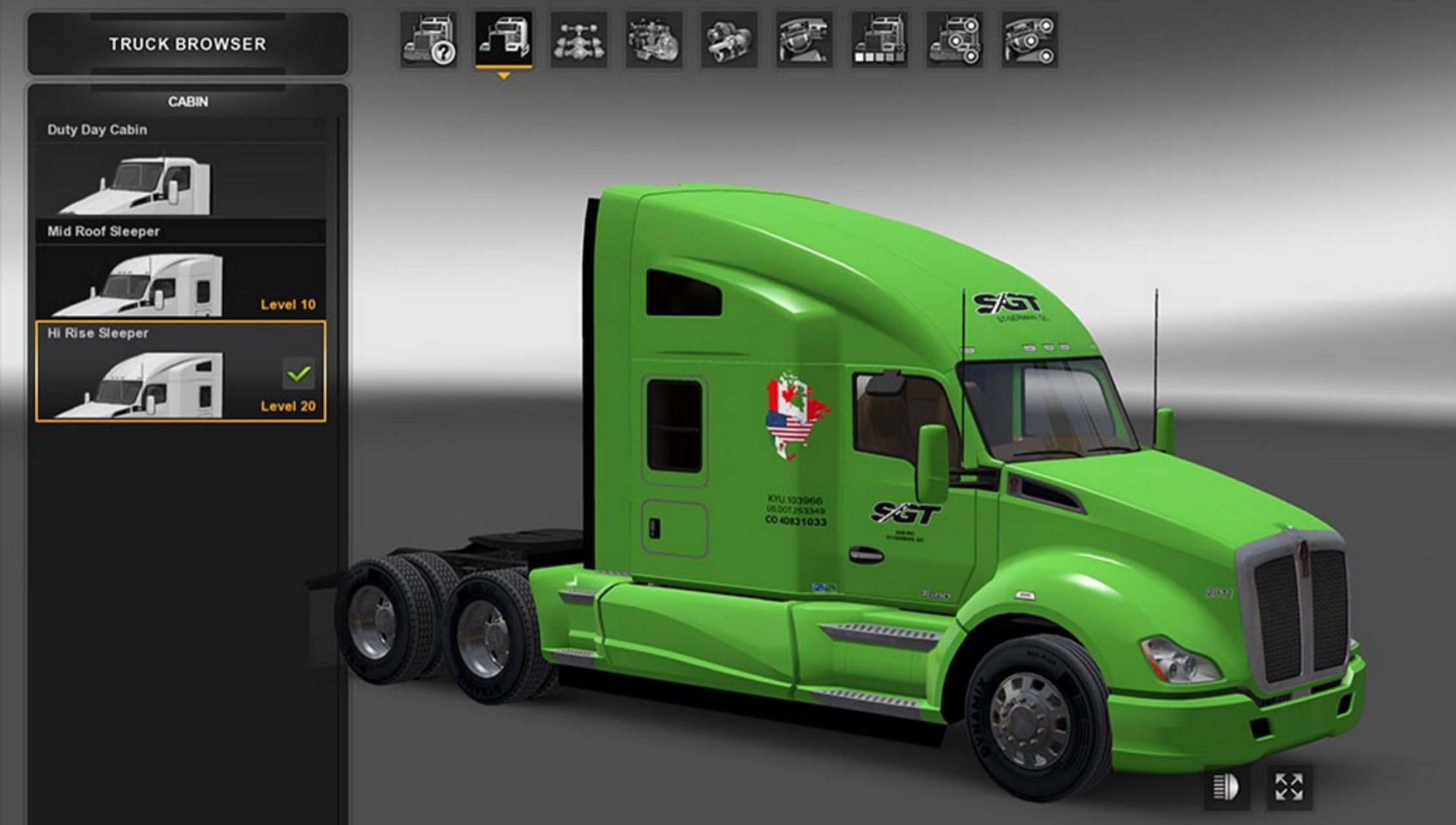Pick the Hi Rise Sleeper cabin
Image resolution: width=1456 pixels, height=825 pixels.
(x=180, y=372)
